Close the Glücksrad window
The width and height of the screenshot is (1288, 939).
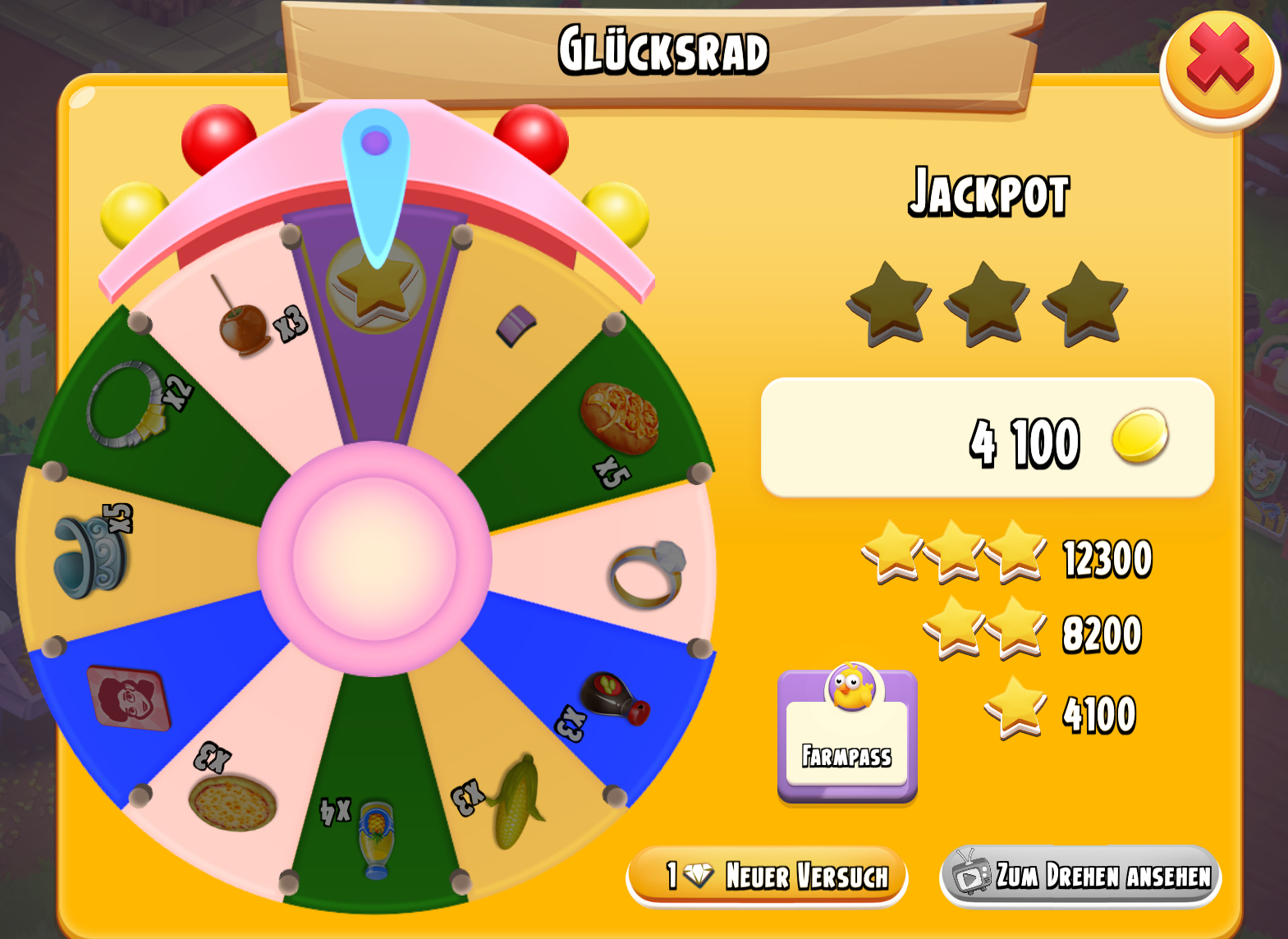click(x=1220, y=66)
